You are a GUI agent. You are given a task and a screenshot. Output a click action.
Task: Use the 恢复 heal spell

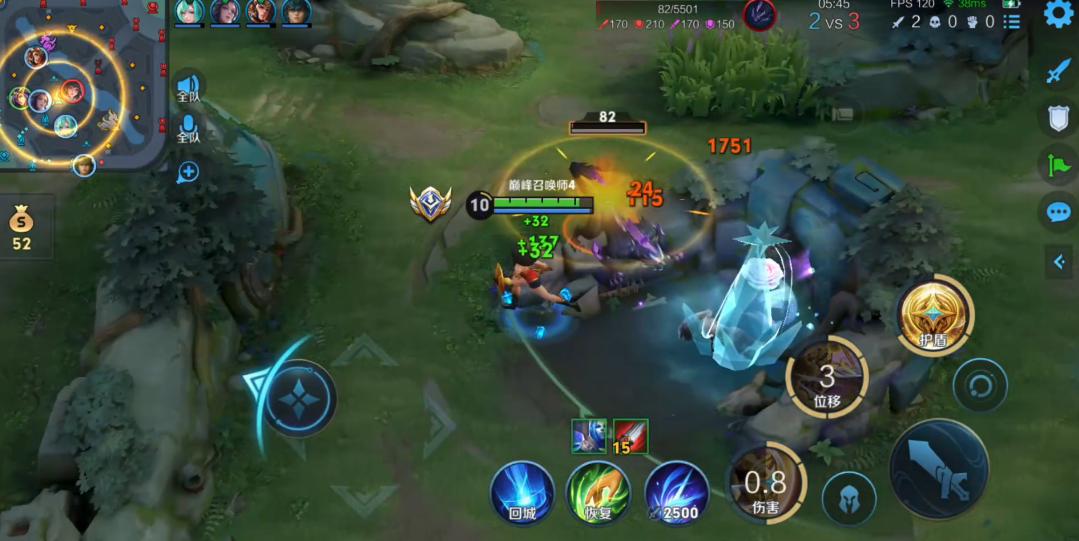[x=598, y=492]
